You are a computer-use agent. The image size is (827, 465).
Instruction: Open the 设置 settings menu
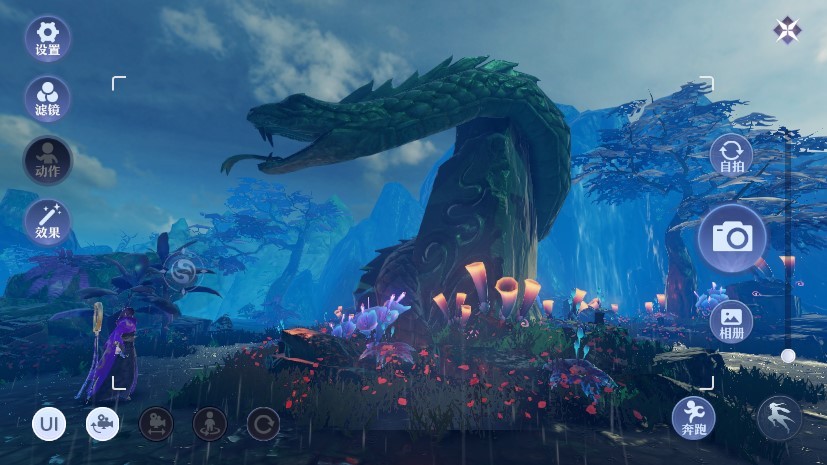pyautogui.click(x=47, y=38)
